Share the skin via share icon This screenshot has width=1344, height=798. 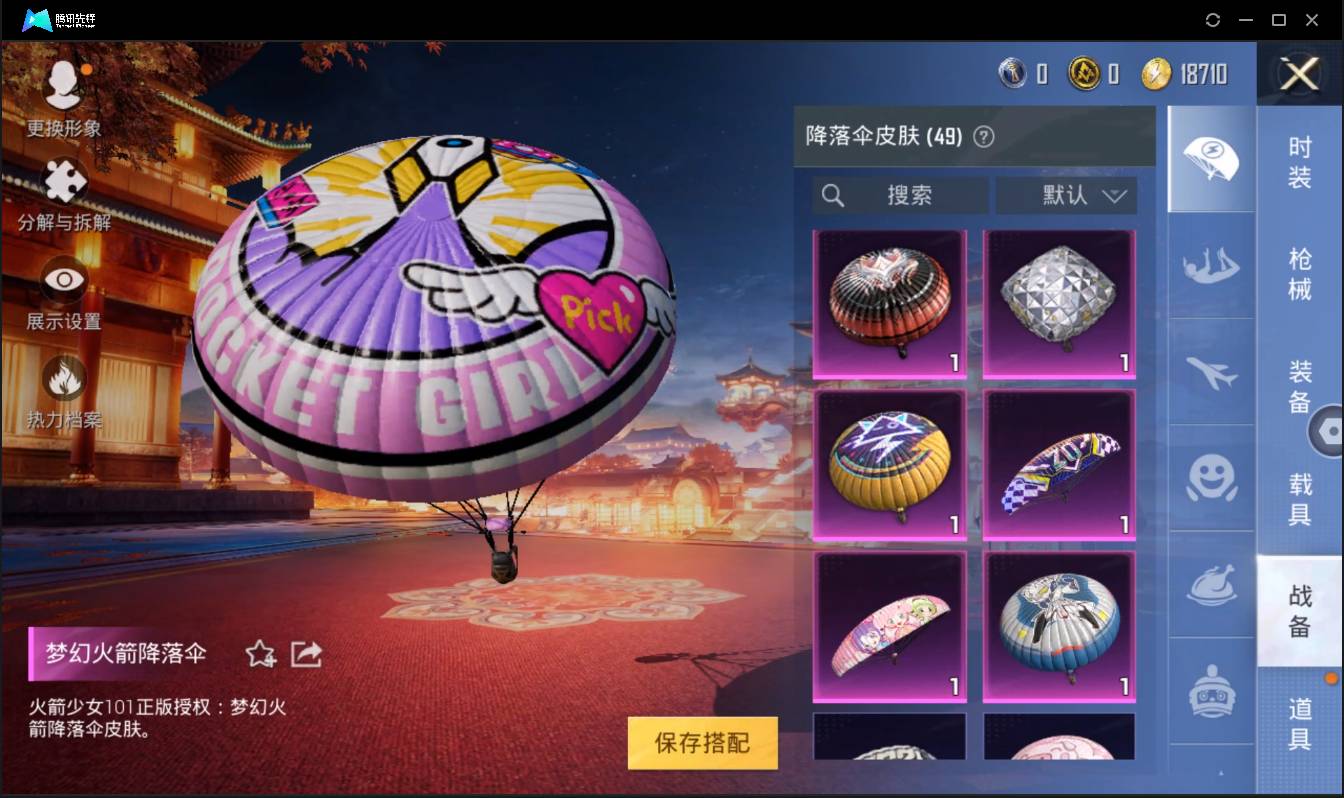[306, 653]
